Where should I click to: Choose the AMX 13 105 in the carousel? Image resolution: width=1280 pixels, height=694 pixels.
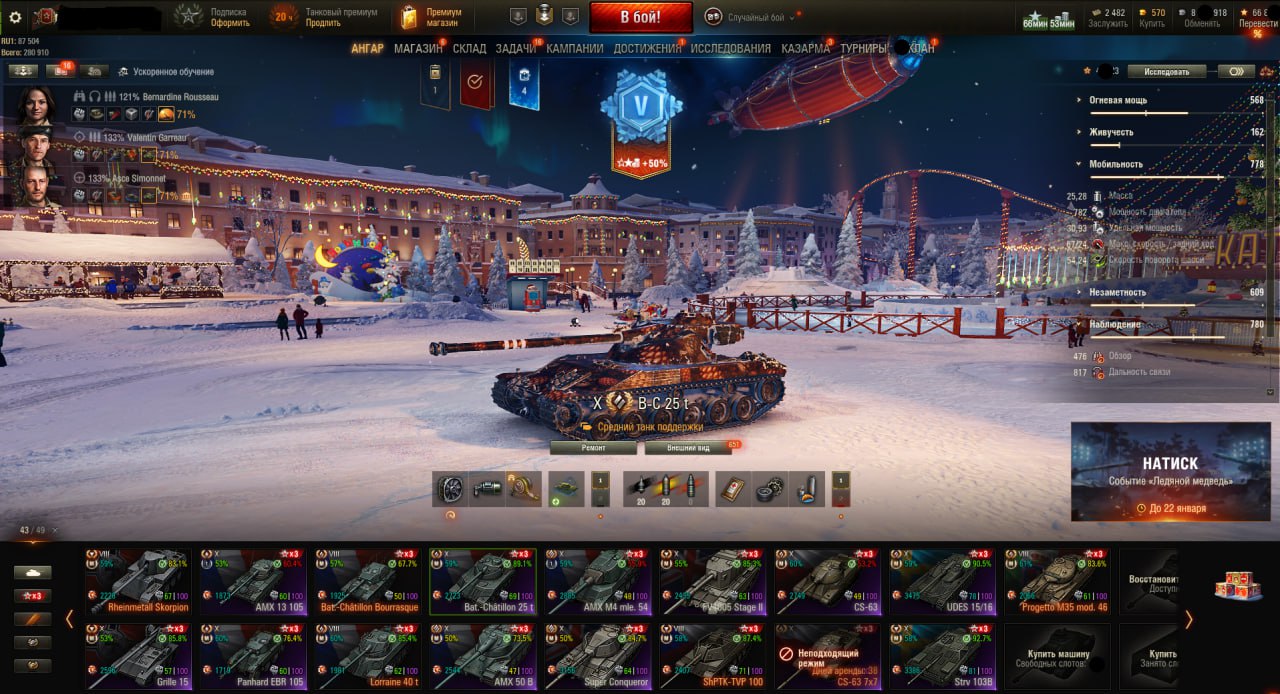(253, 581)
